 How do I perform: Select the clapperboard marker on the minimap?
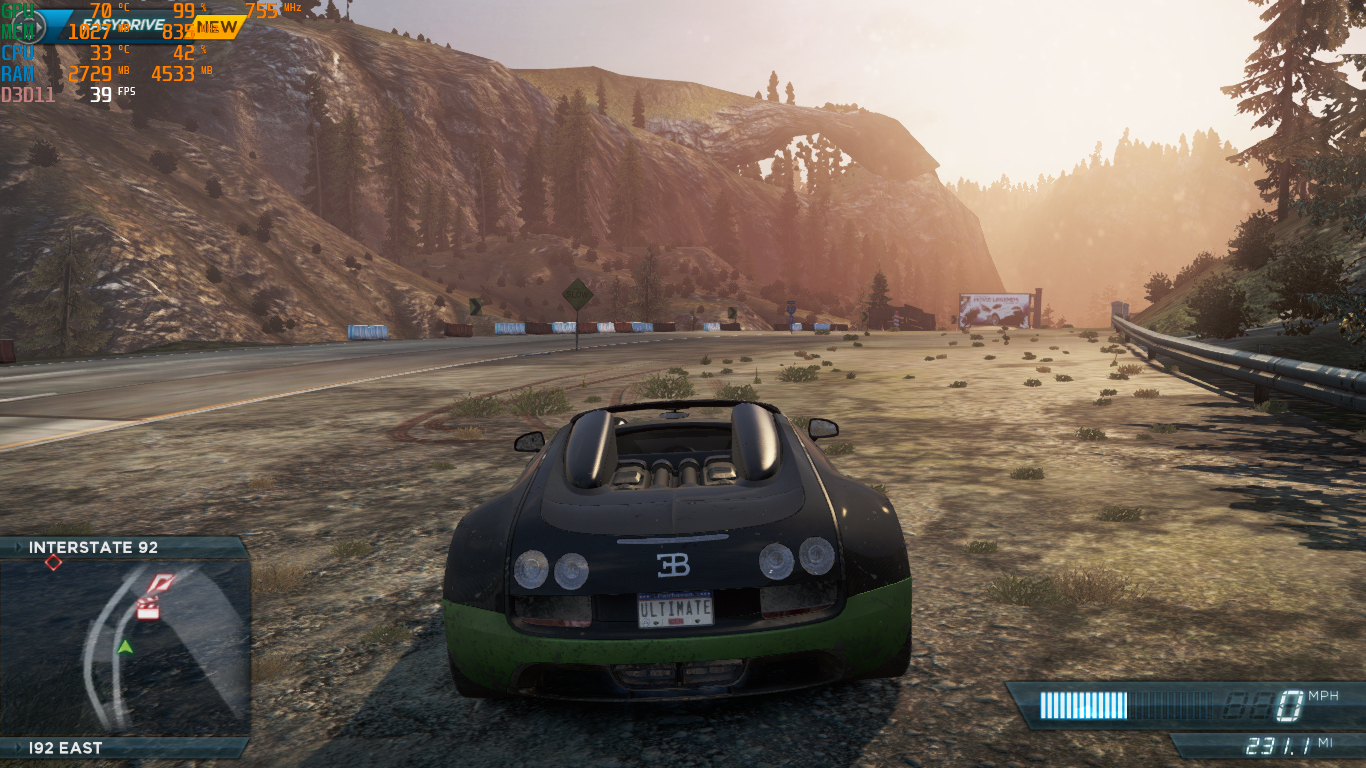(x=148, y=608)
